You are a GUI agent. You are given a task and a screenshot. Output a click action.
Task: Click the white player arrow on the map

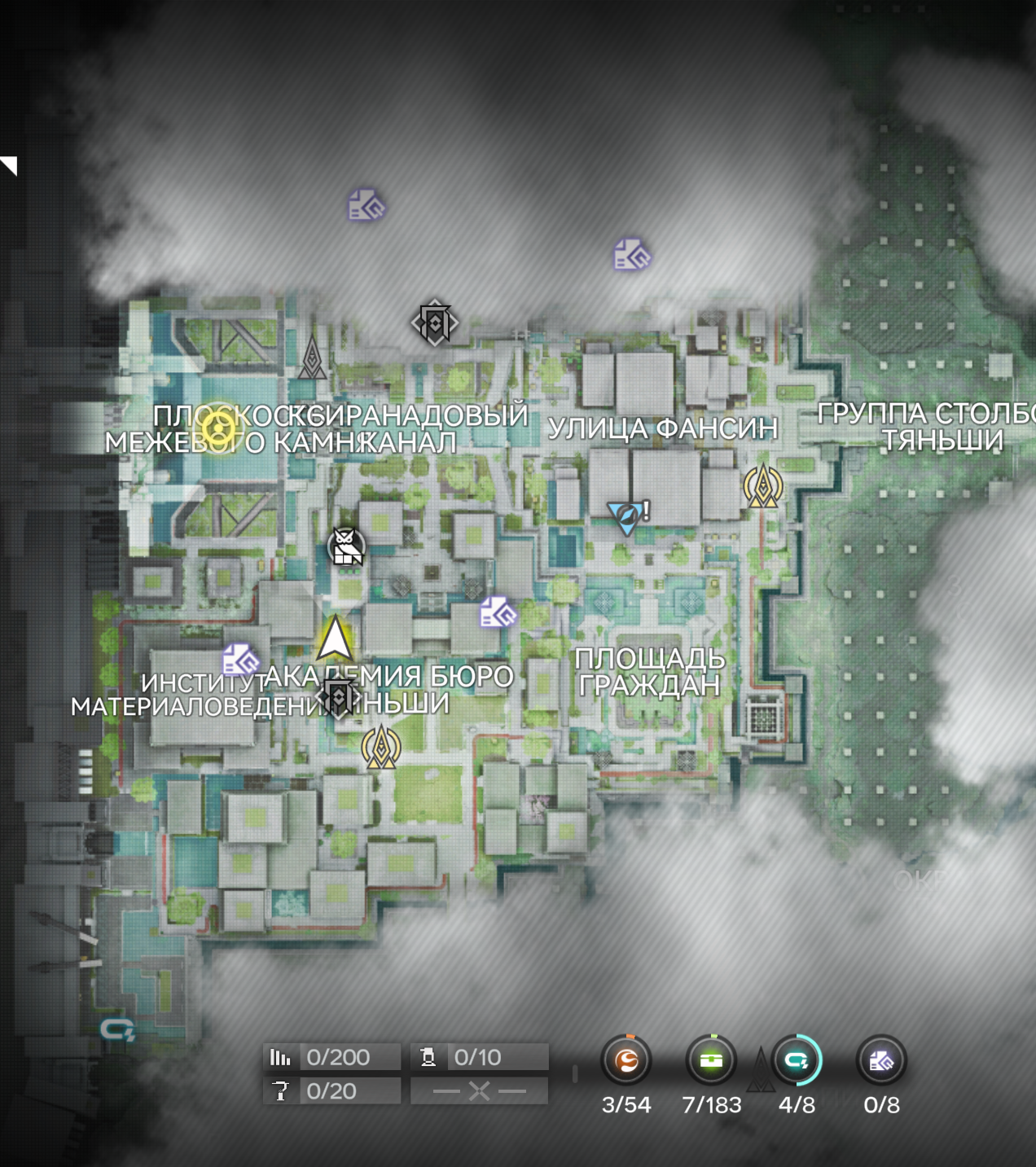click(x=335, y=638)
